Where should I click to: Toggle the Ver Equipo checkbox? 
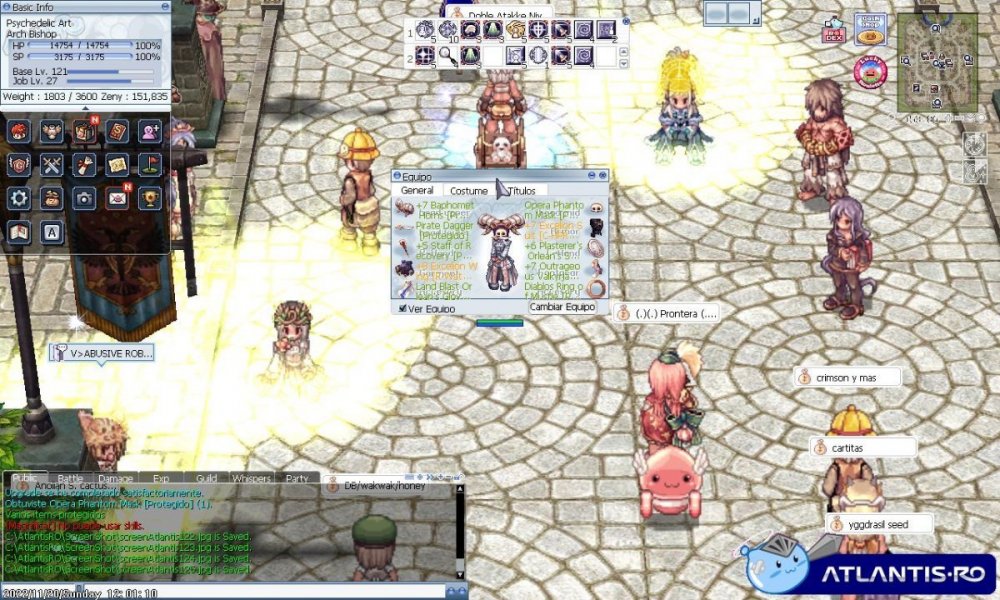click(403, 309)
